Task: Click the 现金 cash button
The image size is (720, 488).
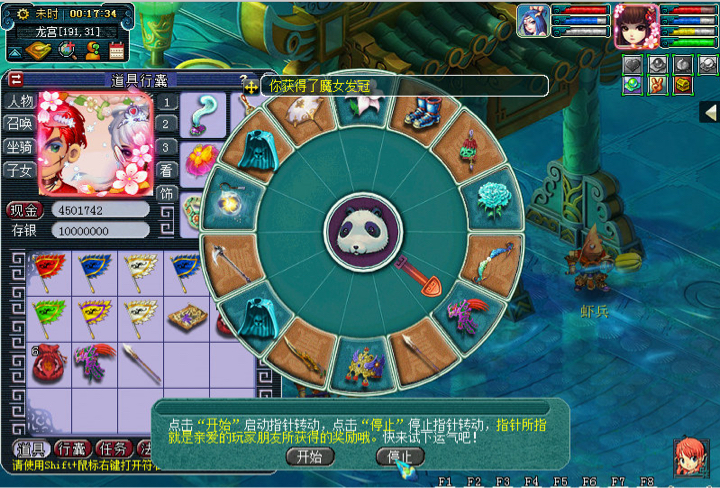Action: [22, 210]
